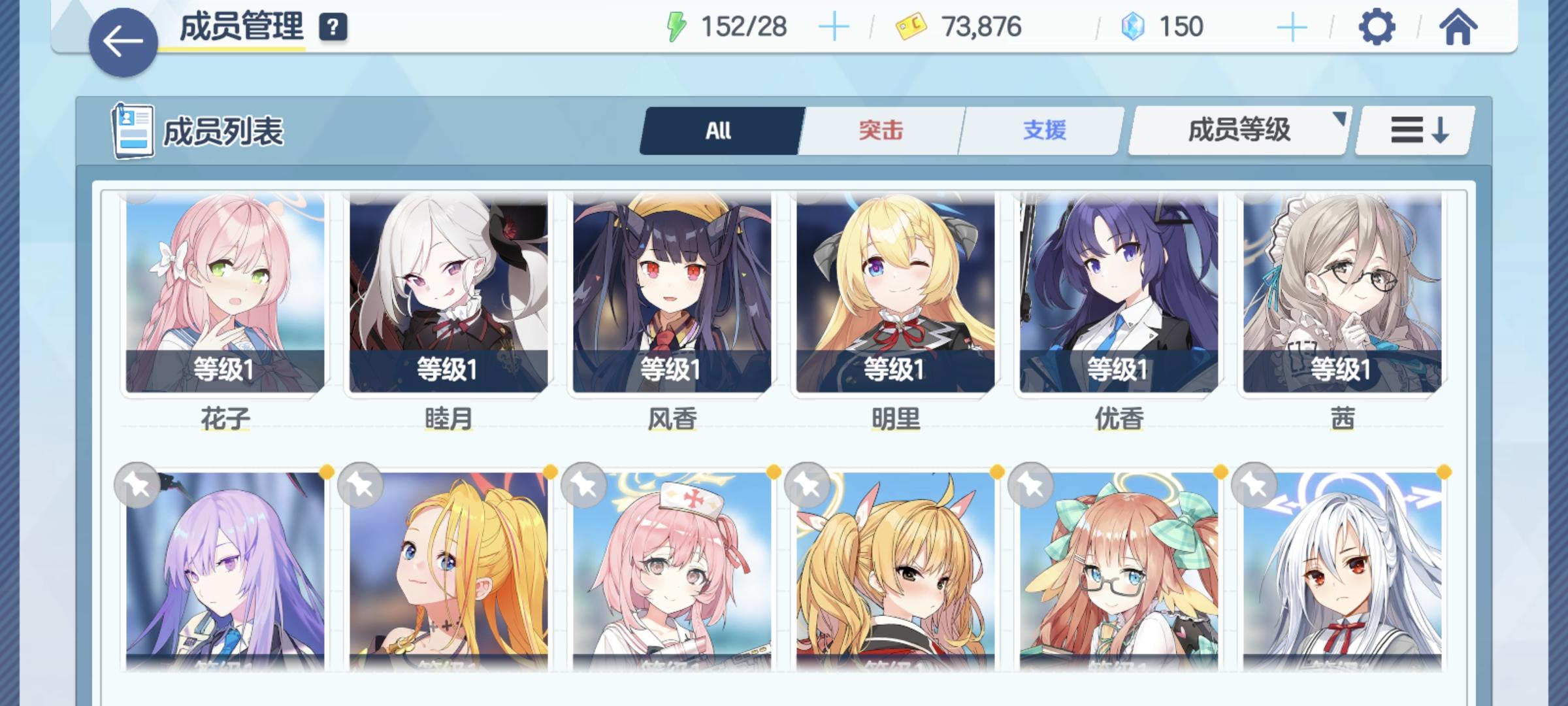The height and width of the screenshot is (706, 1568).
Task: Open the sort order icon beside 成员等级
Action: click(1413, 130)
